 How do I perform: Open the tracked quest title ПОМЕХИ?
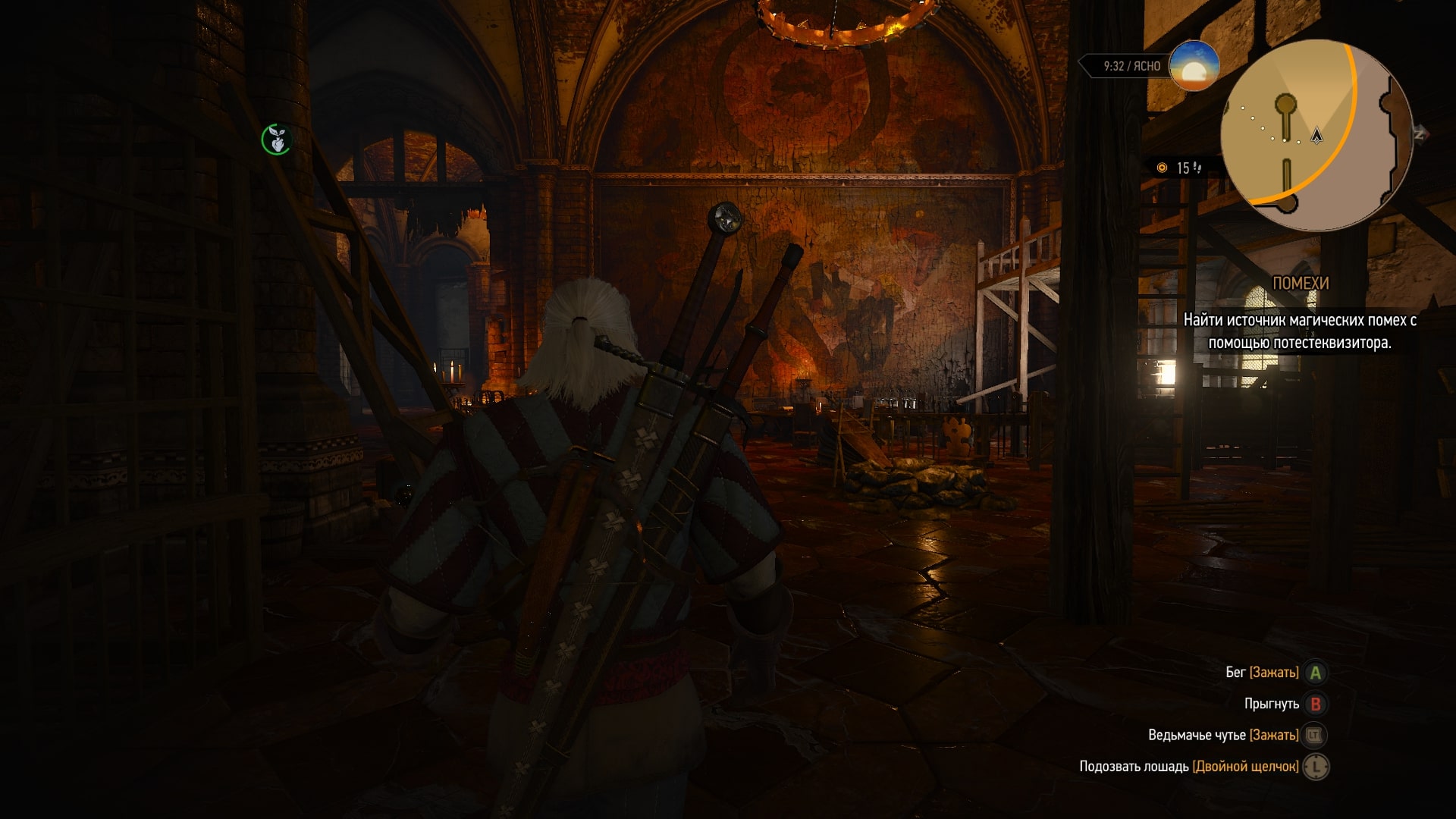point(1300,284)
